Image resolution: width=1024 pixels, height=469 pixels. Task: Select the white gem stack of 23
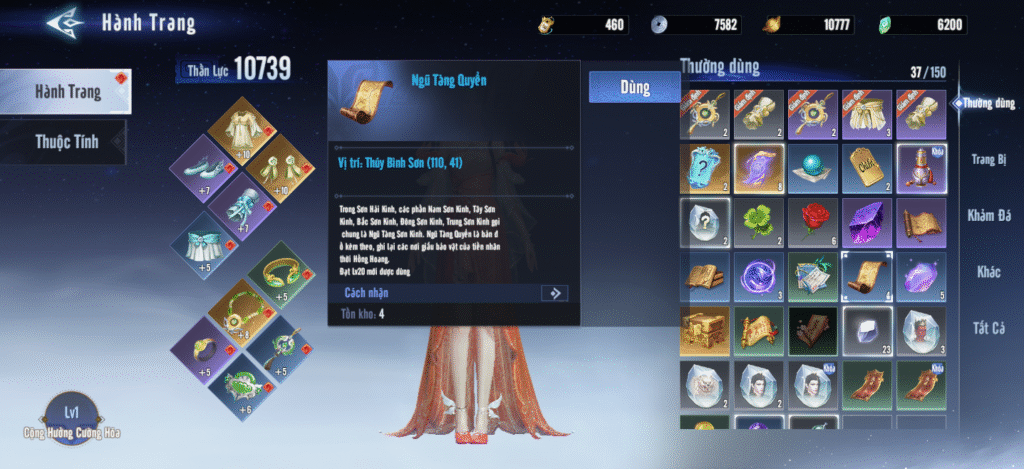pos(867,329)
